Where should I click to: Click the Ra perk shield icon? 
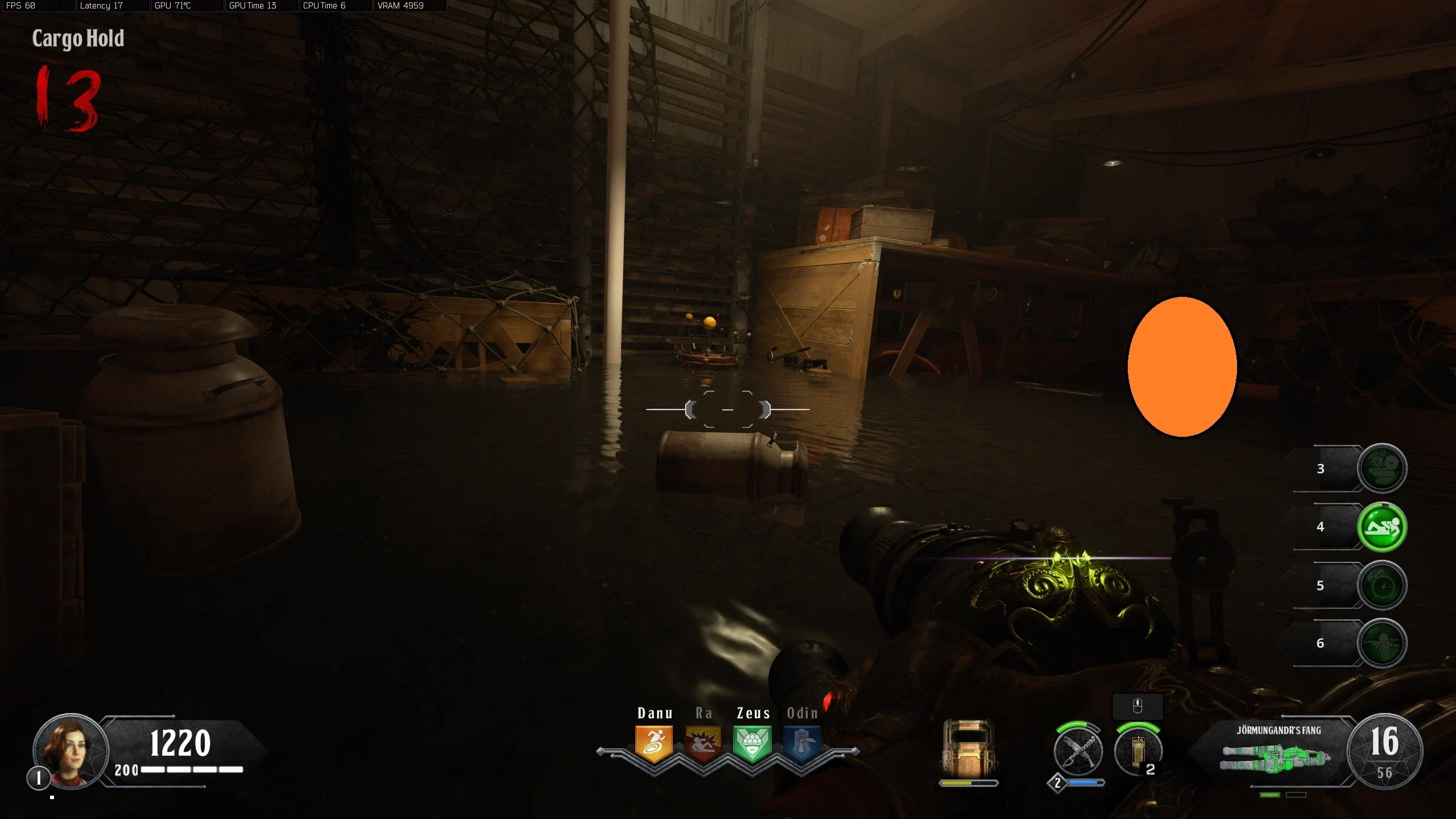(703, 743)
